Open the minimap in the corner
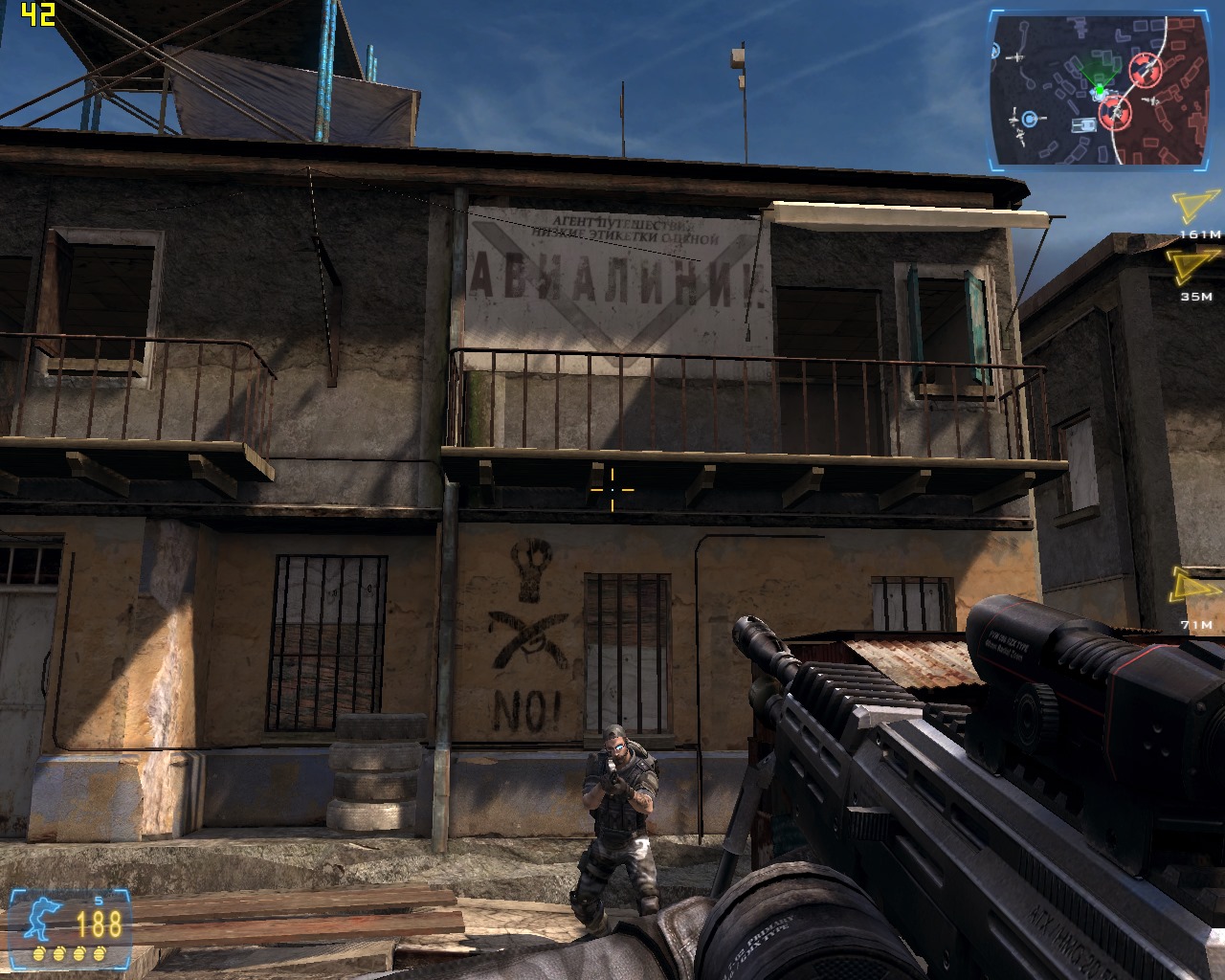This screenshot has height=980, width=1225. point(1098,89)
